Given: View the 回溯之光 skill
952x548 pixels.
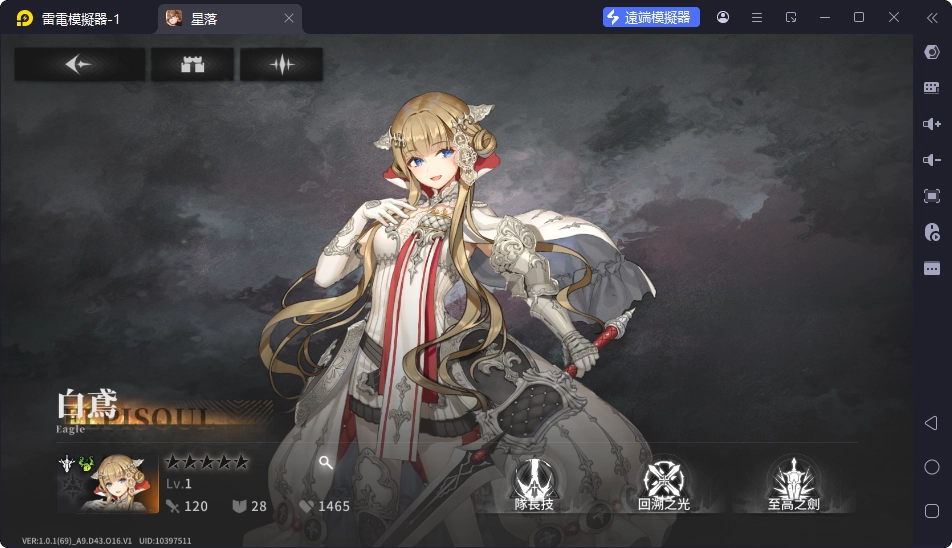Looking at the screenshot, I should coord(664,483).
